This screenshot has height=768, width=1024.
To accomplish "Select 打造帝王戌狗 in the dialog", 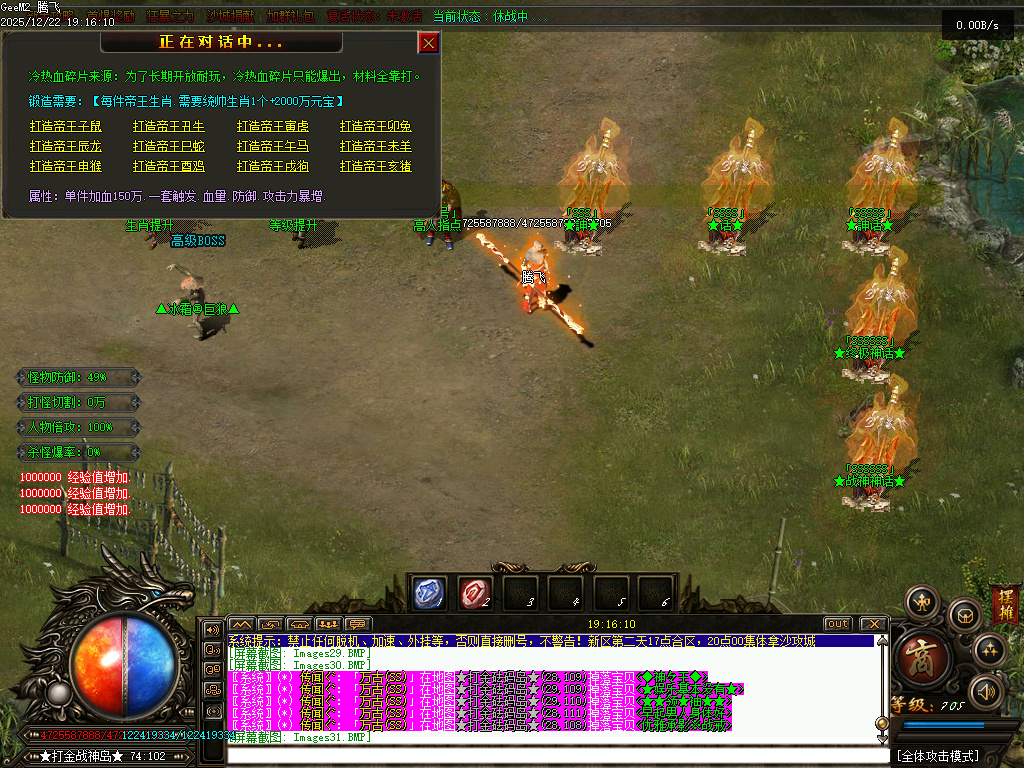I will 273,166.
